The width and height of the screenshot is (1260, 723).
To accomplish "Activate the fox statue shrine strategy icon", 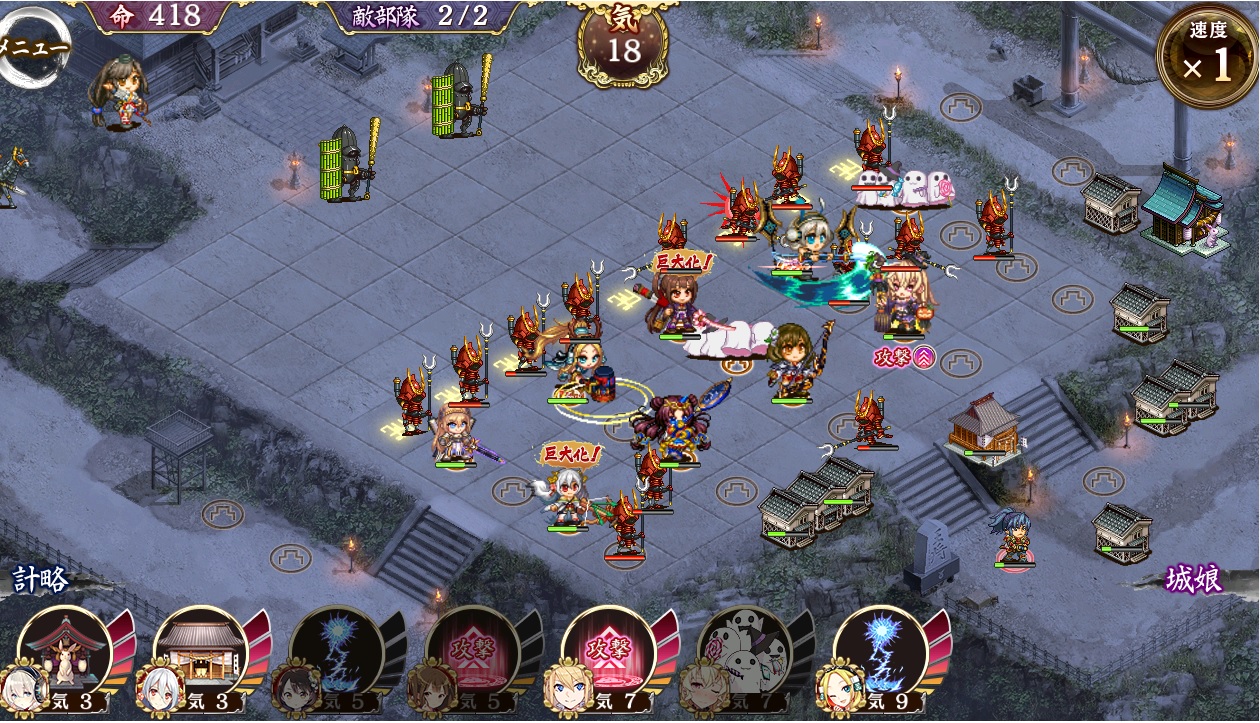I will point(65,652).
